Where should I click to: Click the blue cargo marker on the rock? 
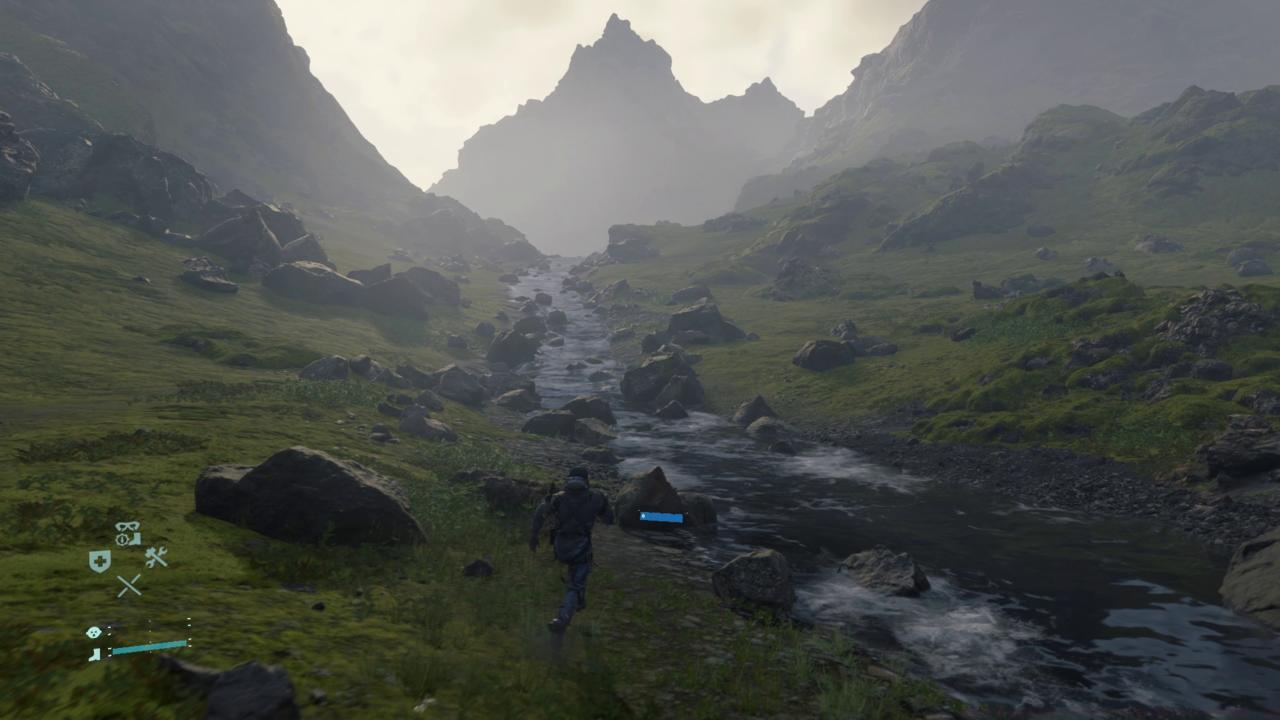click(x=660, y=517)
